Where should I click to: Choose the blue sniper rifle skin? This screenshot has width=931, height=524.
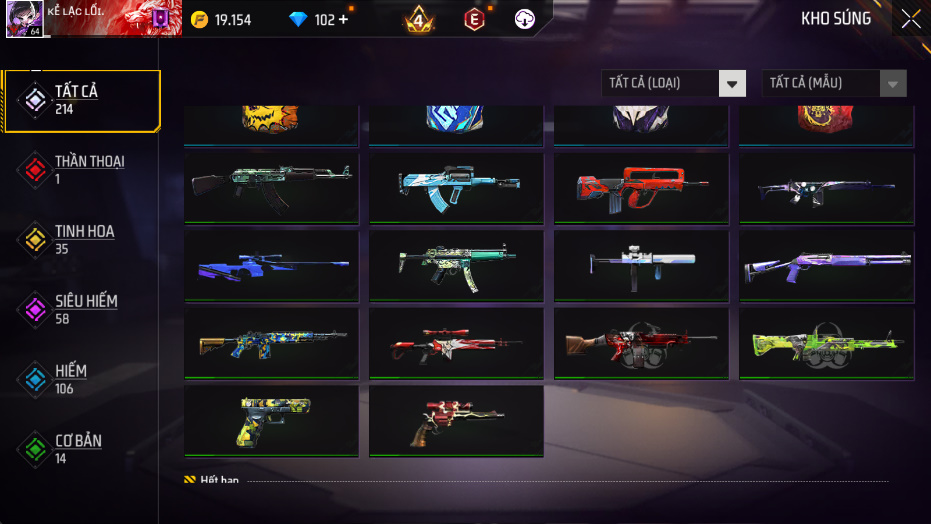click(x=271, y=266)
